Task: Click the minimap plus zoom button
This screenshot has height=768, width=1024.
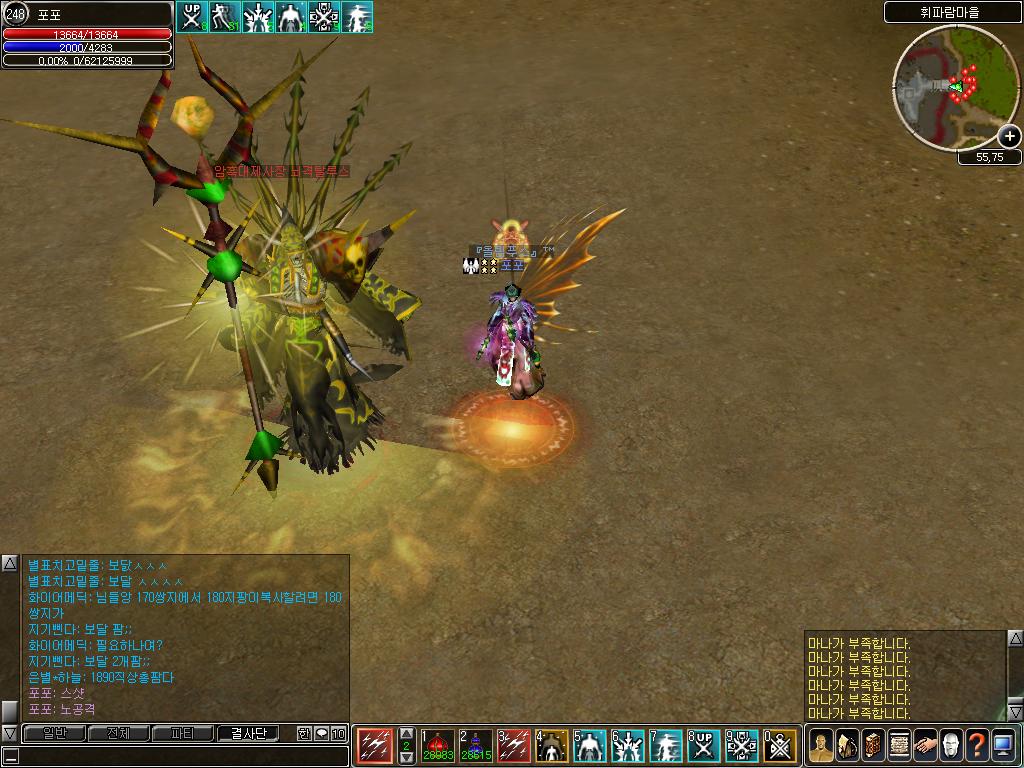Action: point(1009,137)
